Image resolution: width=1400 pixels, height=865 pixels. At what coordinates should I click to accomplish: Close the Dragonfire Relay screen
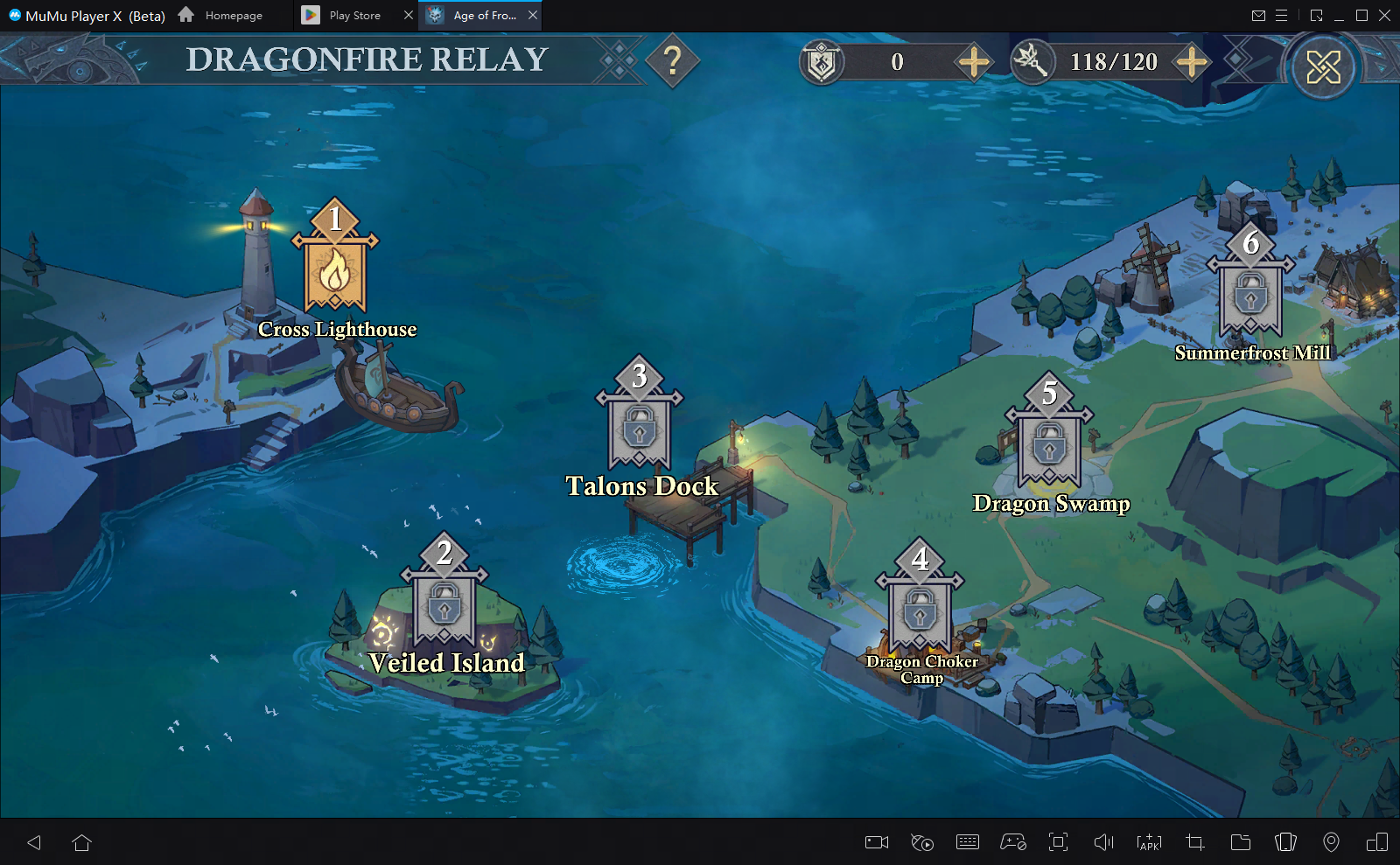(1323, 66)
